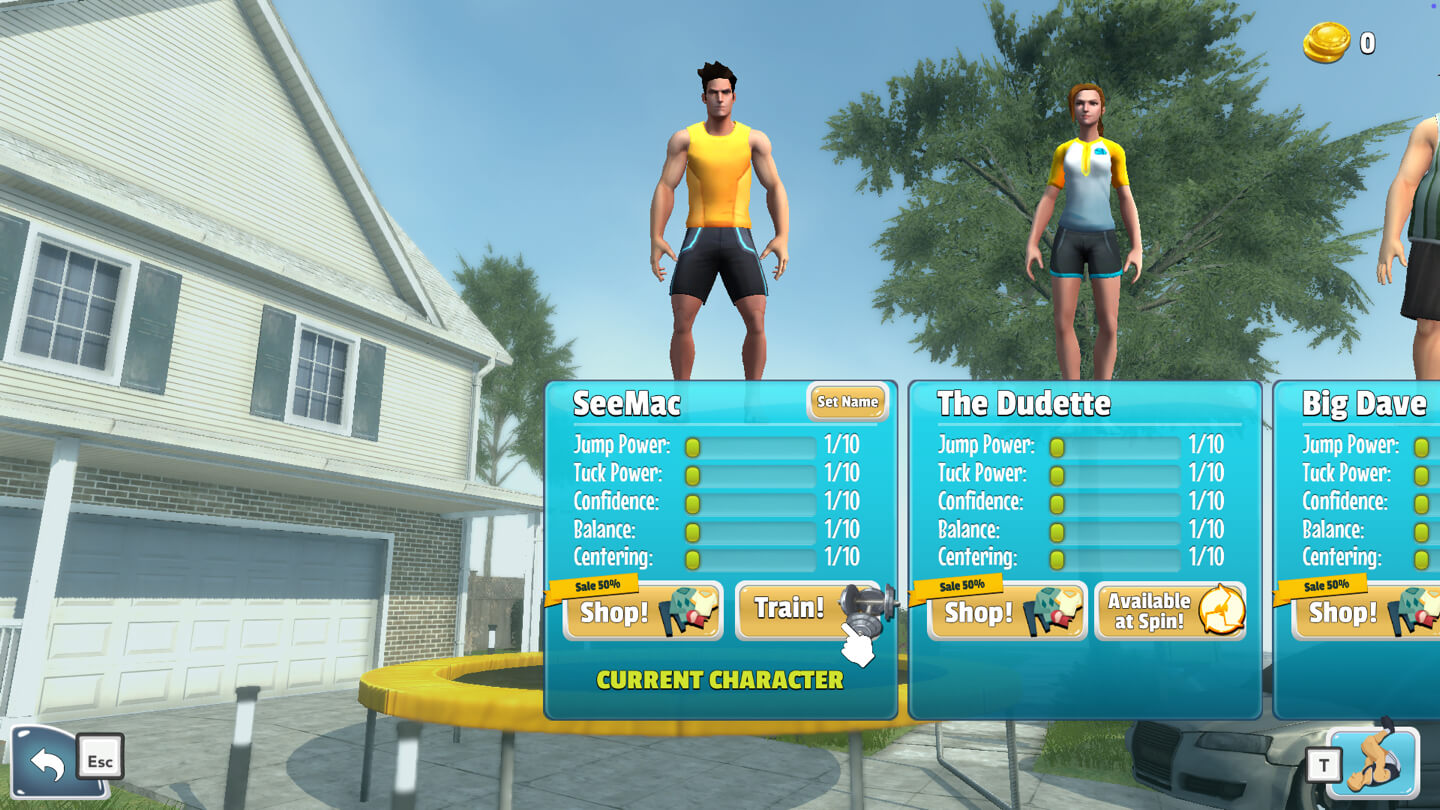Click The Dudette's Available at Spin button

[1170, 611]
